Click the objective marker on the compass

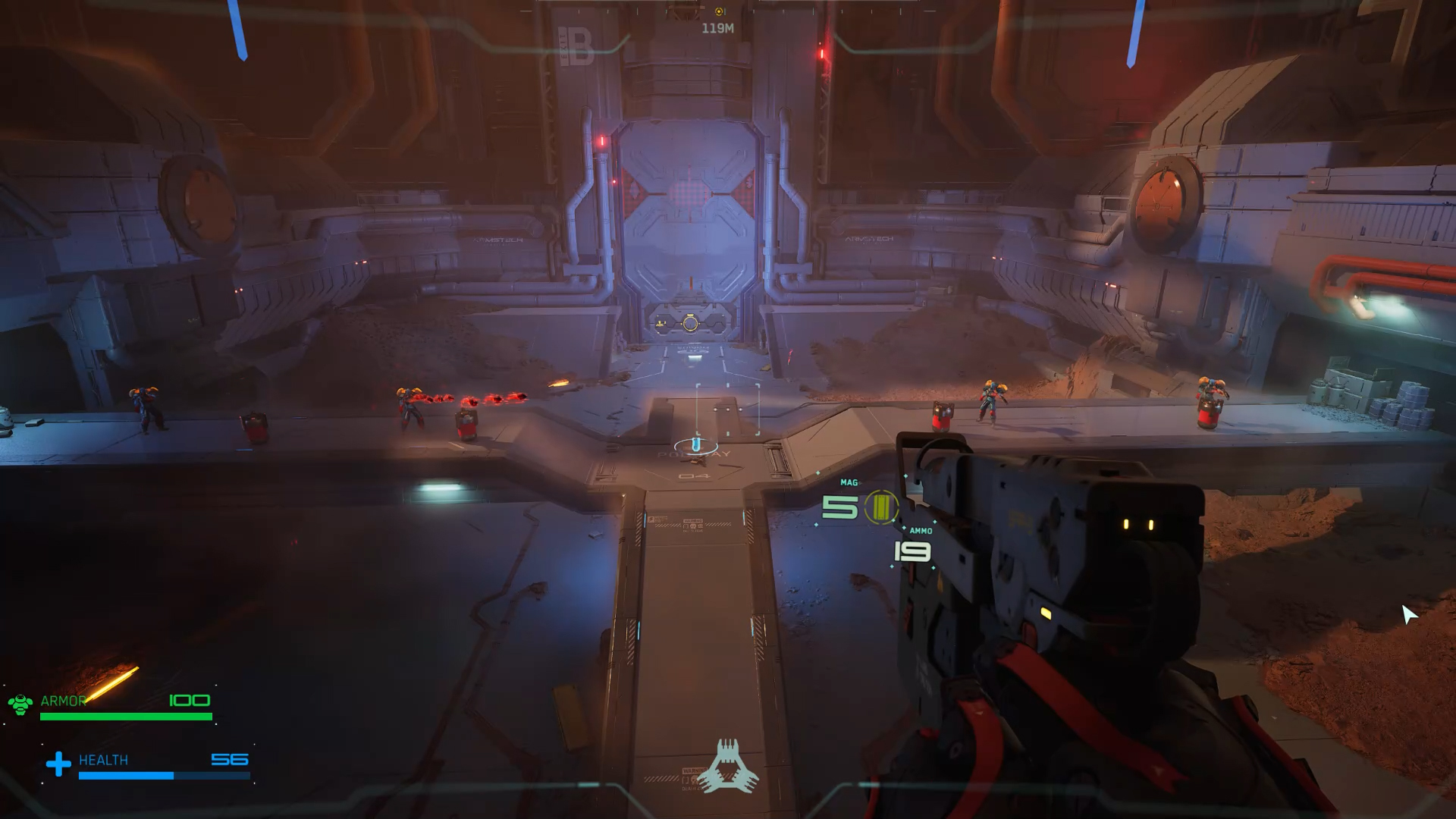coord(719,11)
